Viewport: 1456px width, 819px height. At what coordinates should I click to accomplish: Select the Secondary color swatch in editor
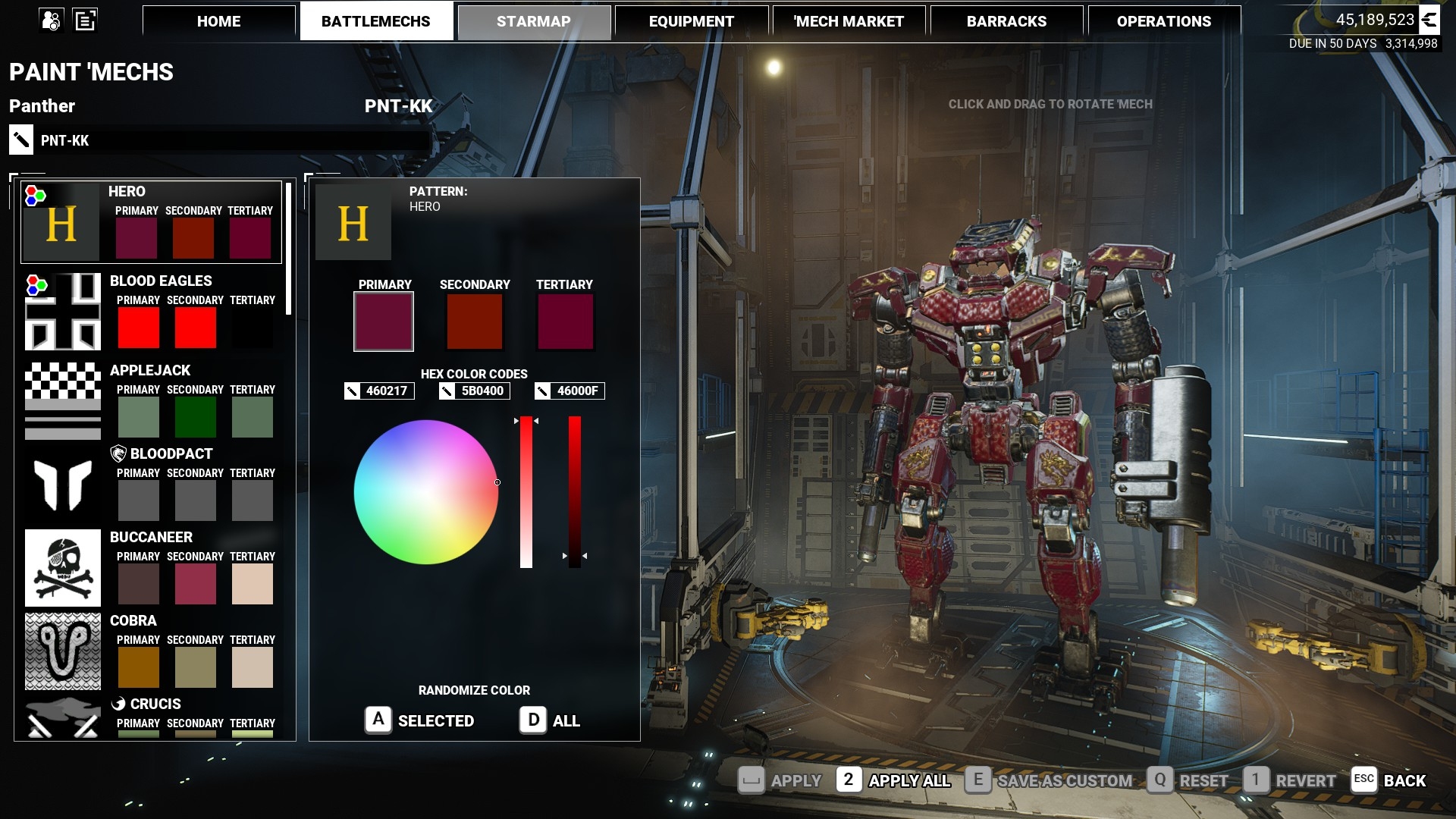475,322
